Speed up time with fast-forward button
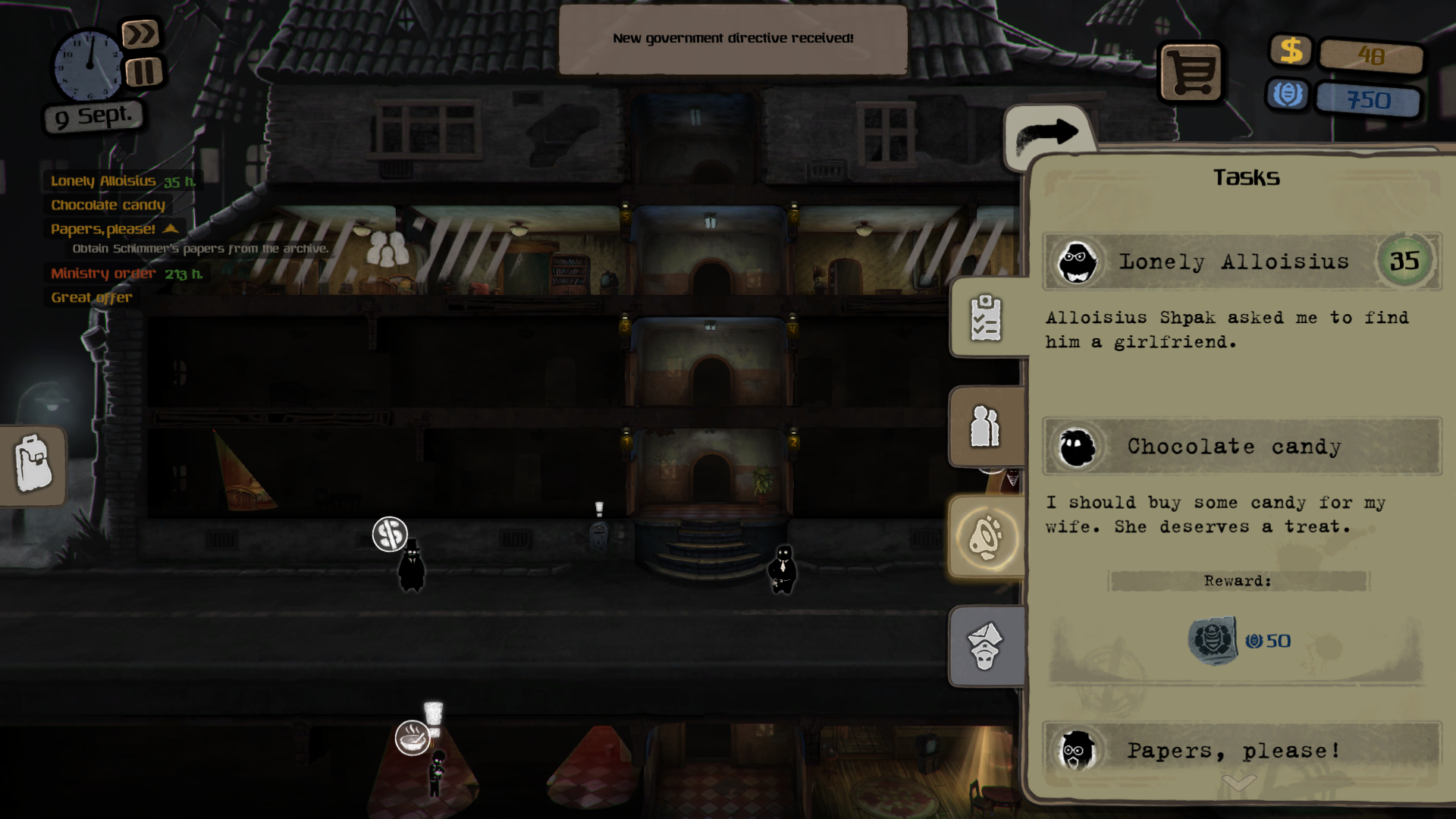The image size is (1456, 819). coord(140,34)
